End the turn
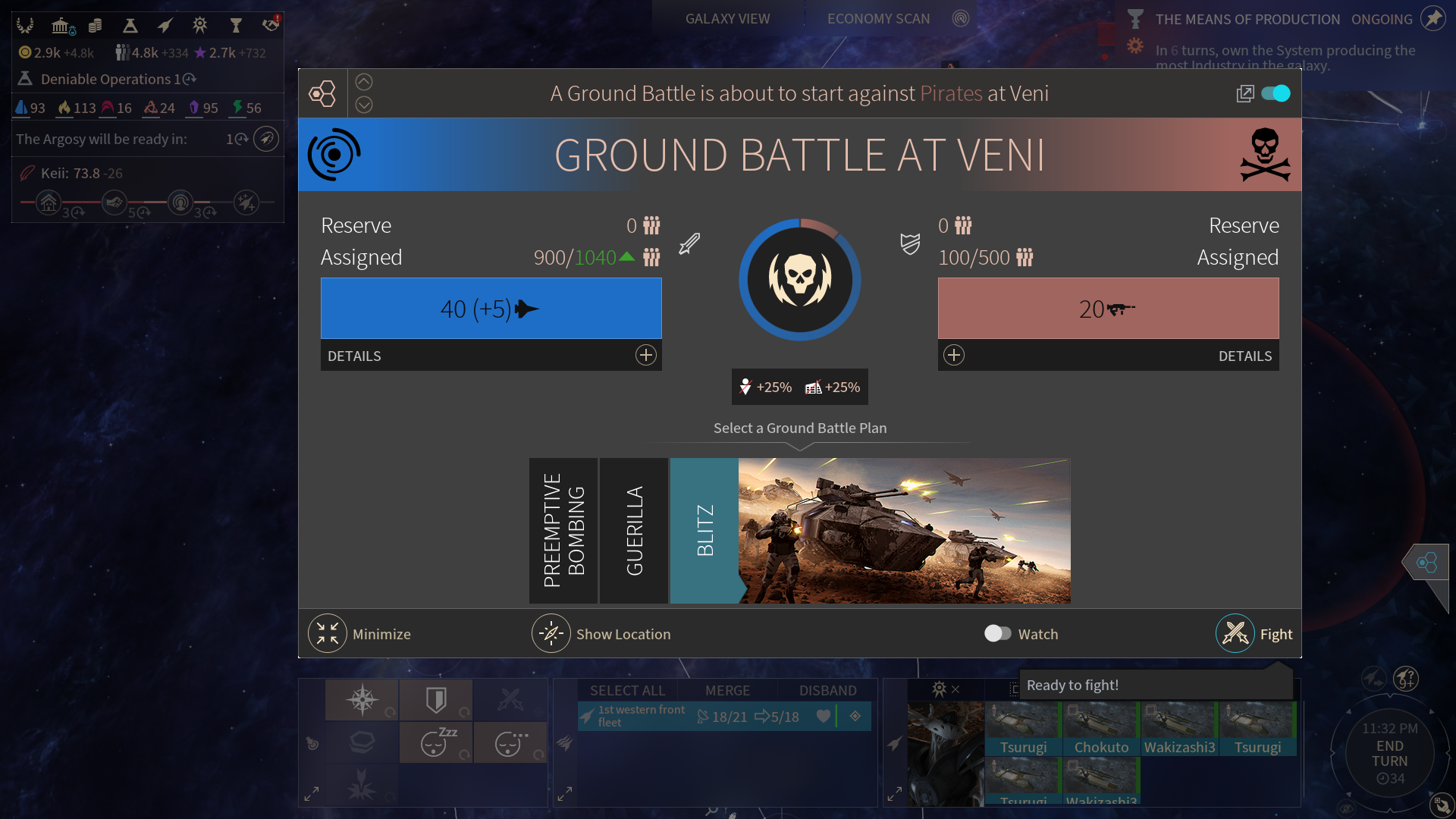The height and width of the screenshot is (819, 1456). tap(1389, 754)
